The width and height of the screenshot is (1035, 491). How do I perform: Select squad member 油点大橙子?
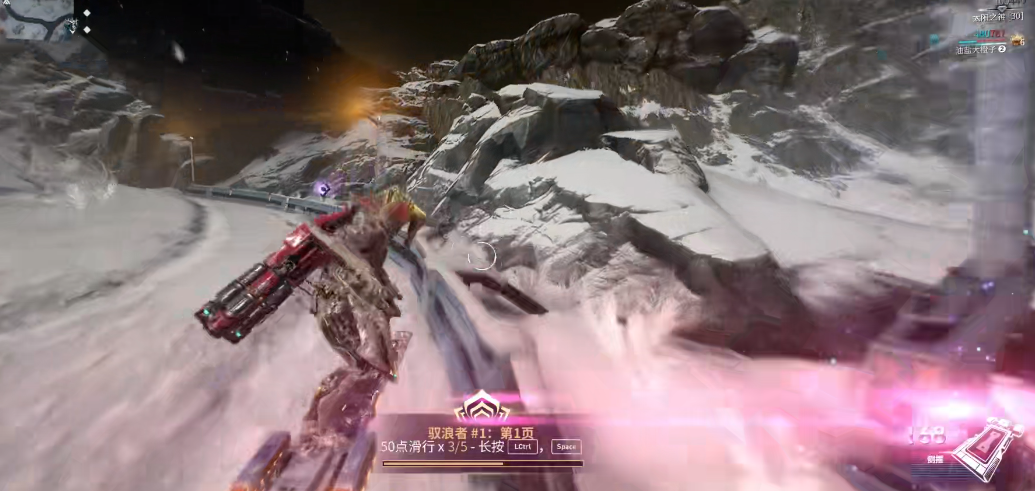tap(979, 47)
